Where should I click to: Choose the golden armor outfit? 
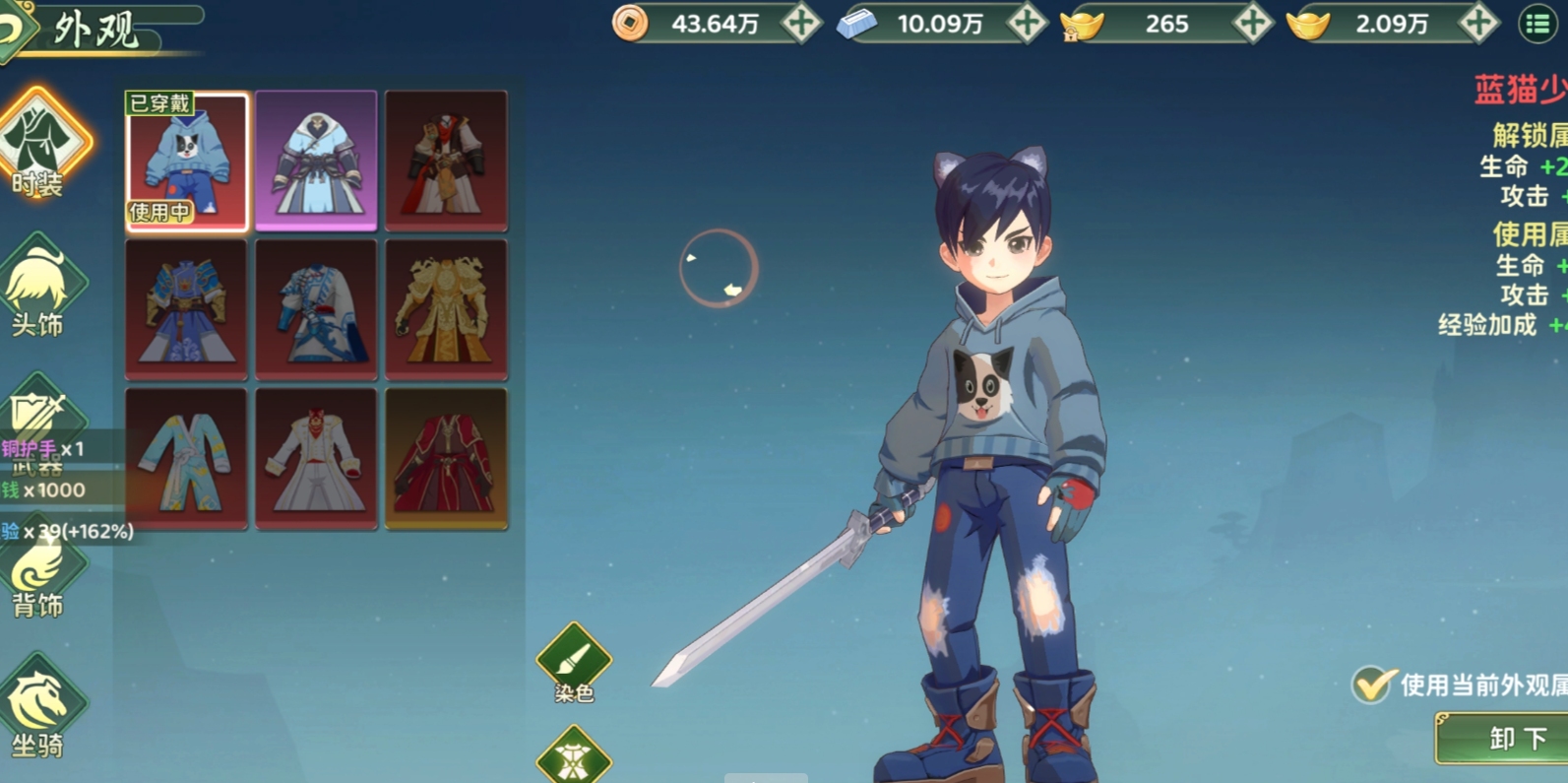pos(446,309)
